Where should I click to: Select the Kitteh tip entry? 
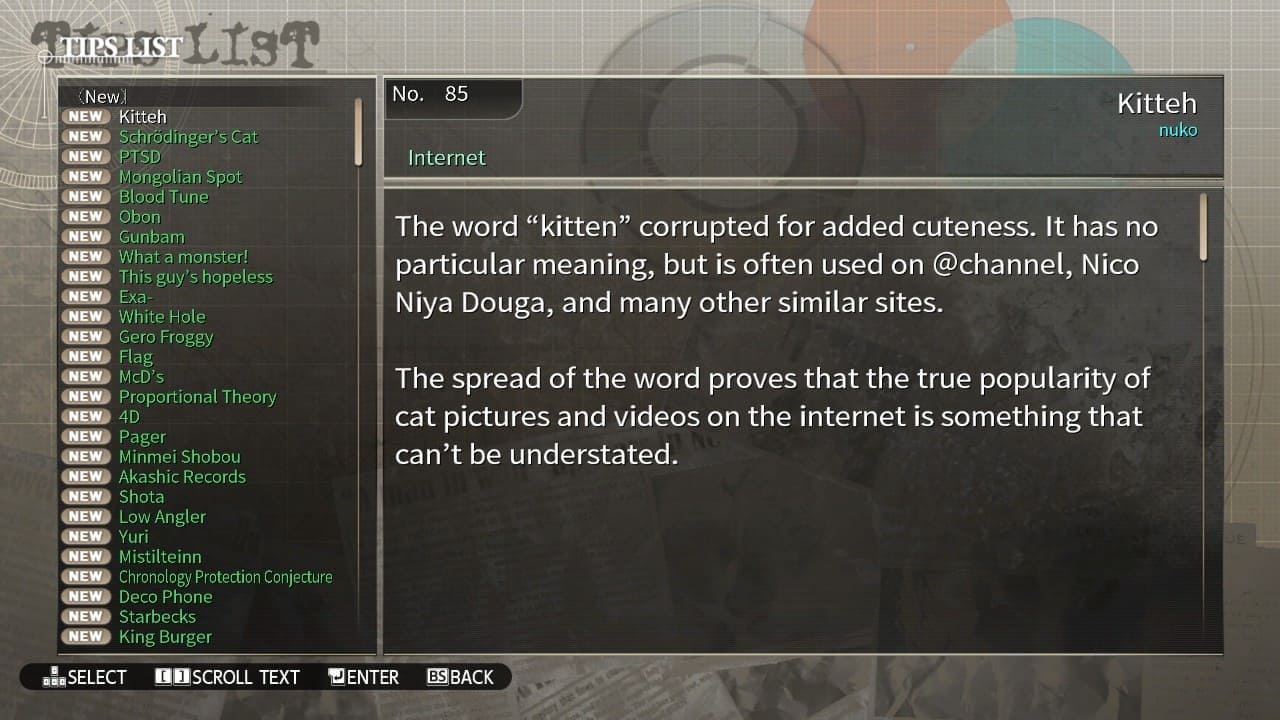tap(143, 117)
